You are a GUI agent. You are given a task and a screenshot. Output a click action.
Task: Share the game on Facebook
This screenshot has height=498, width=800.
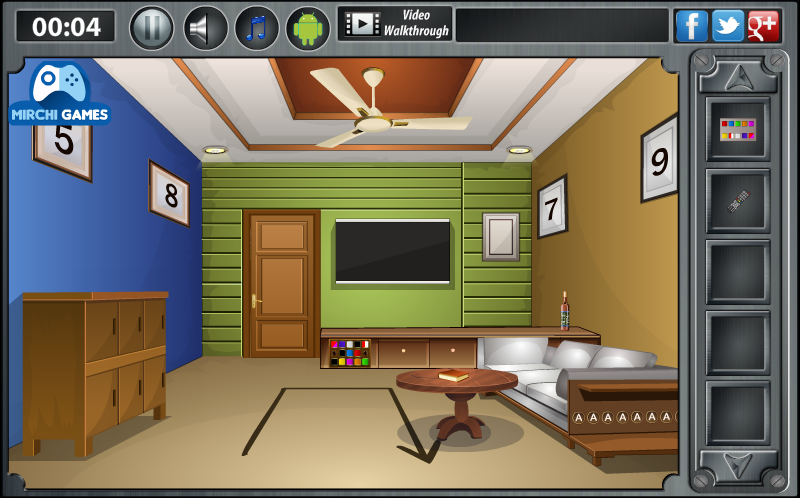point(691,26)
